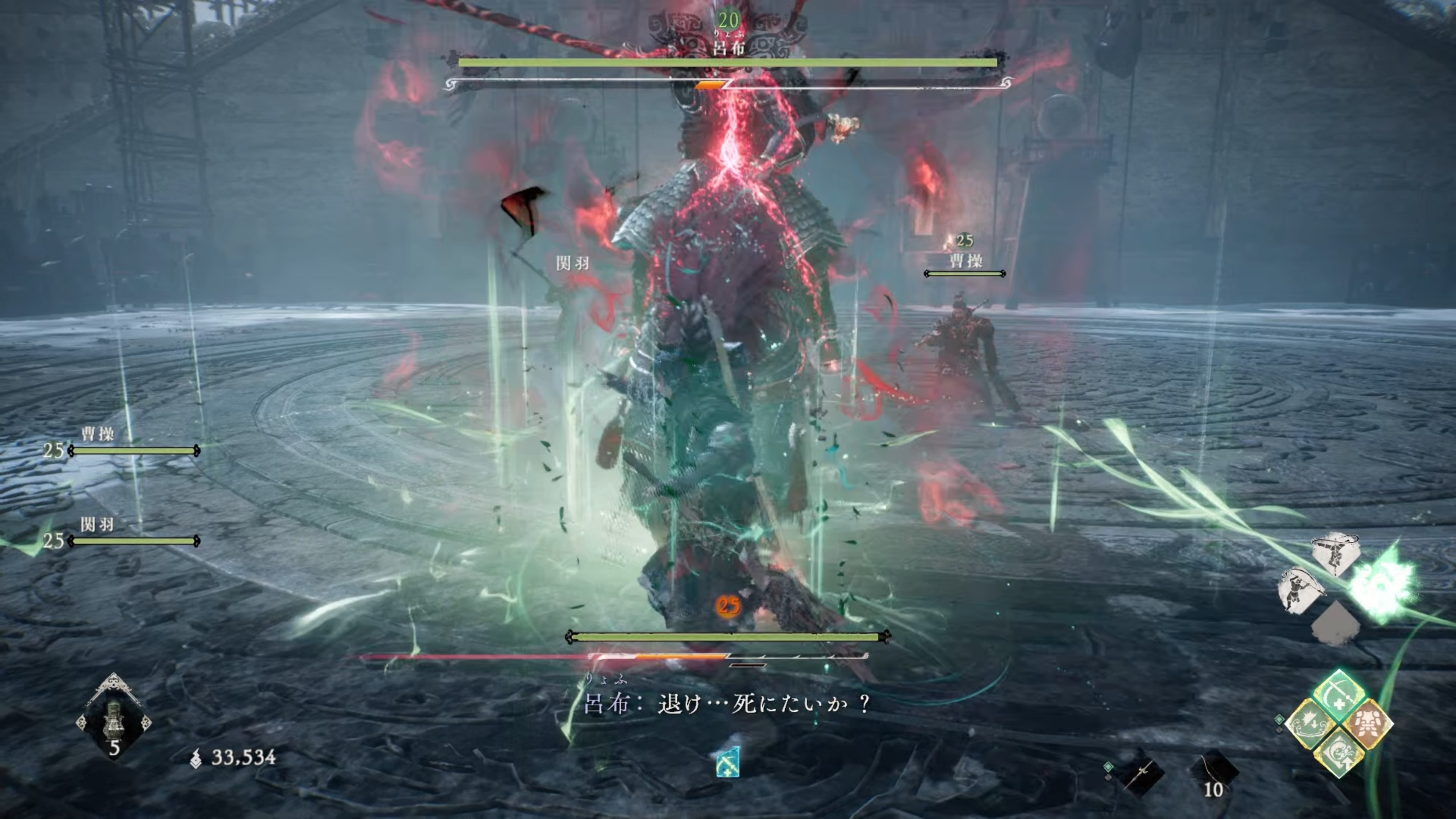Perform the spear-thrust martial art
The image size is (1456, 819).
point(1301,590)
